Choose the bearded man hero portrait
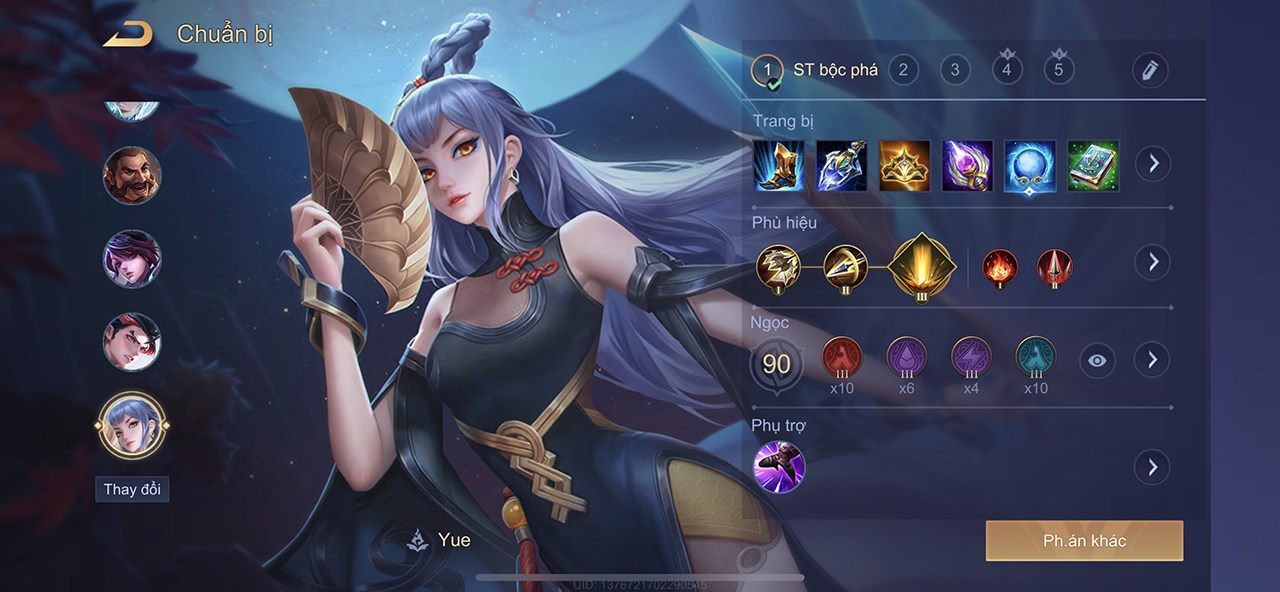The height and width of the screenshot is (592, 1280). pyautogui.click(x=131, y=175)
